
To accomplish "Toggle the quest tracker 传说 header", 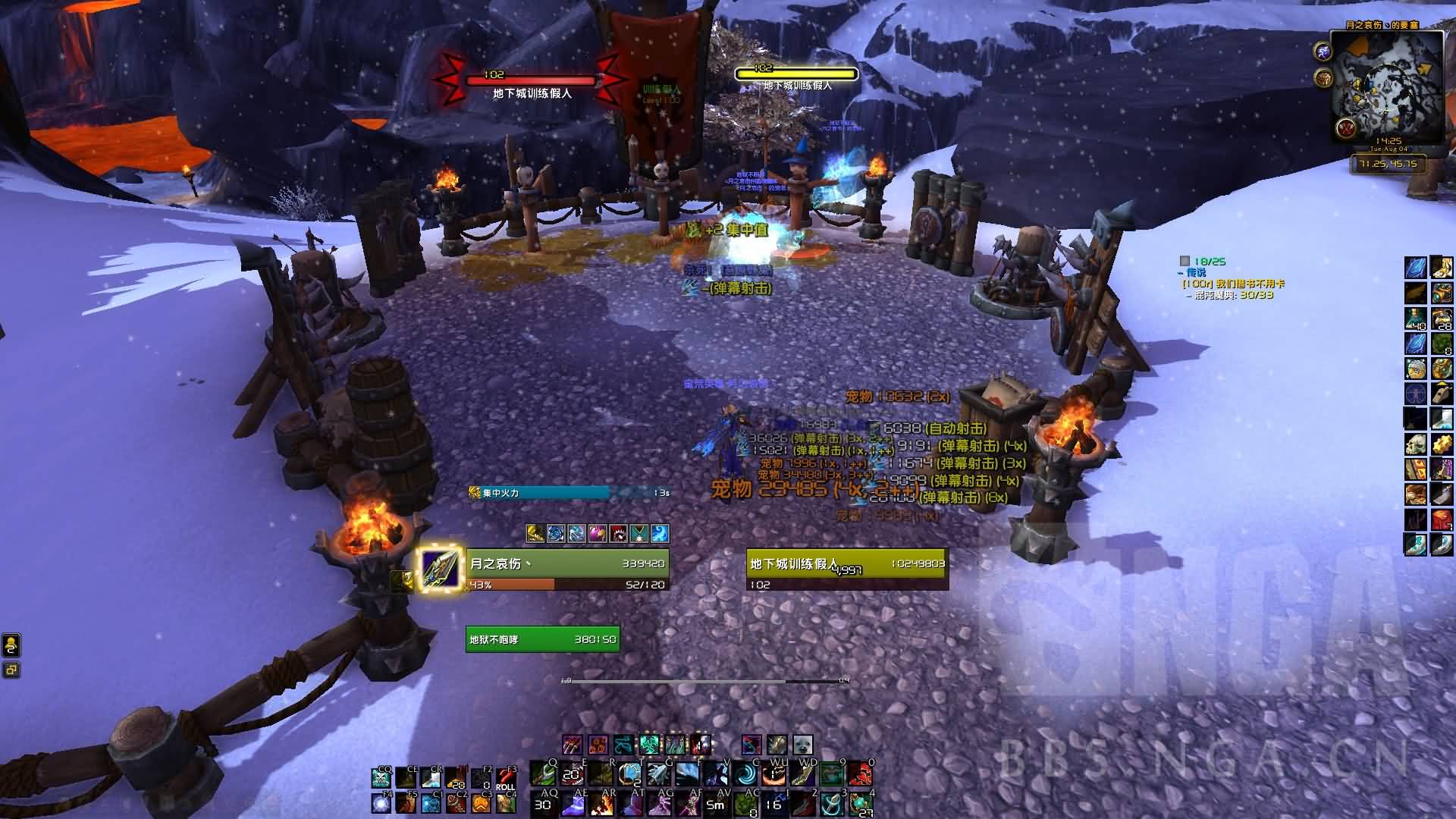I will pyautogui.click(x=1195, y=272).
